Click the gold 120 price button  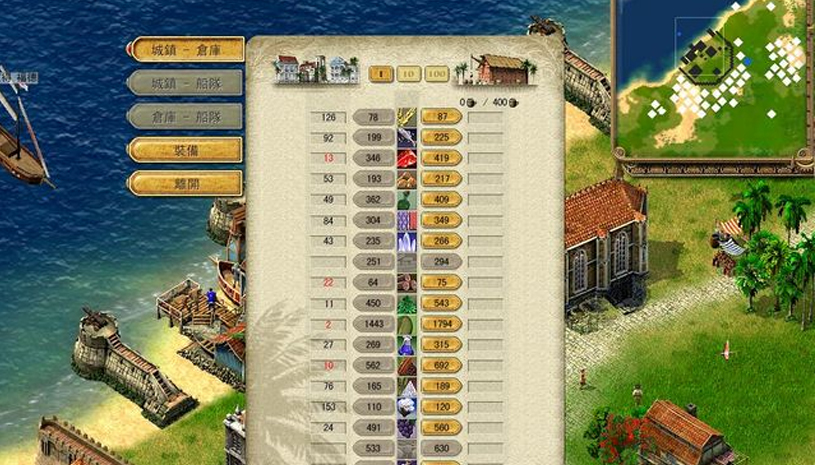click(x=441, y=407)
